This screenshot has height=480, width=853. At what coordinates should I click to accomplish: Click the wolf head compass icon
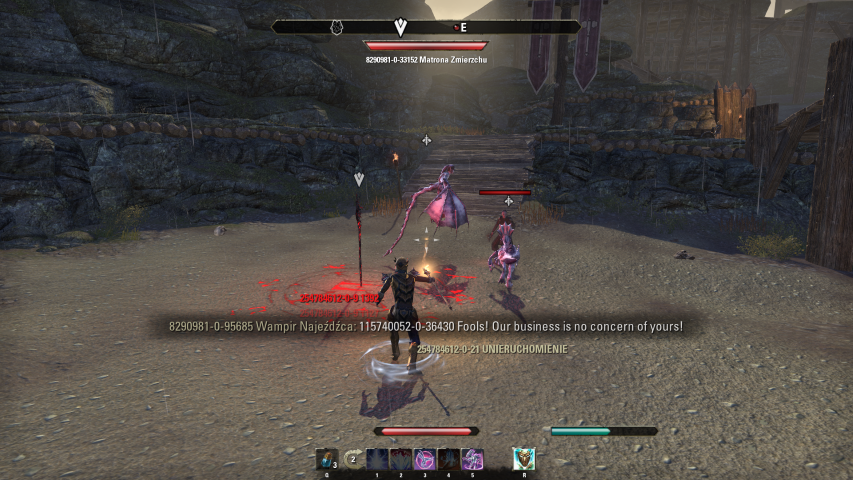pos(338,27)
